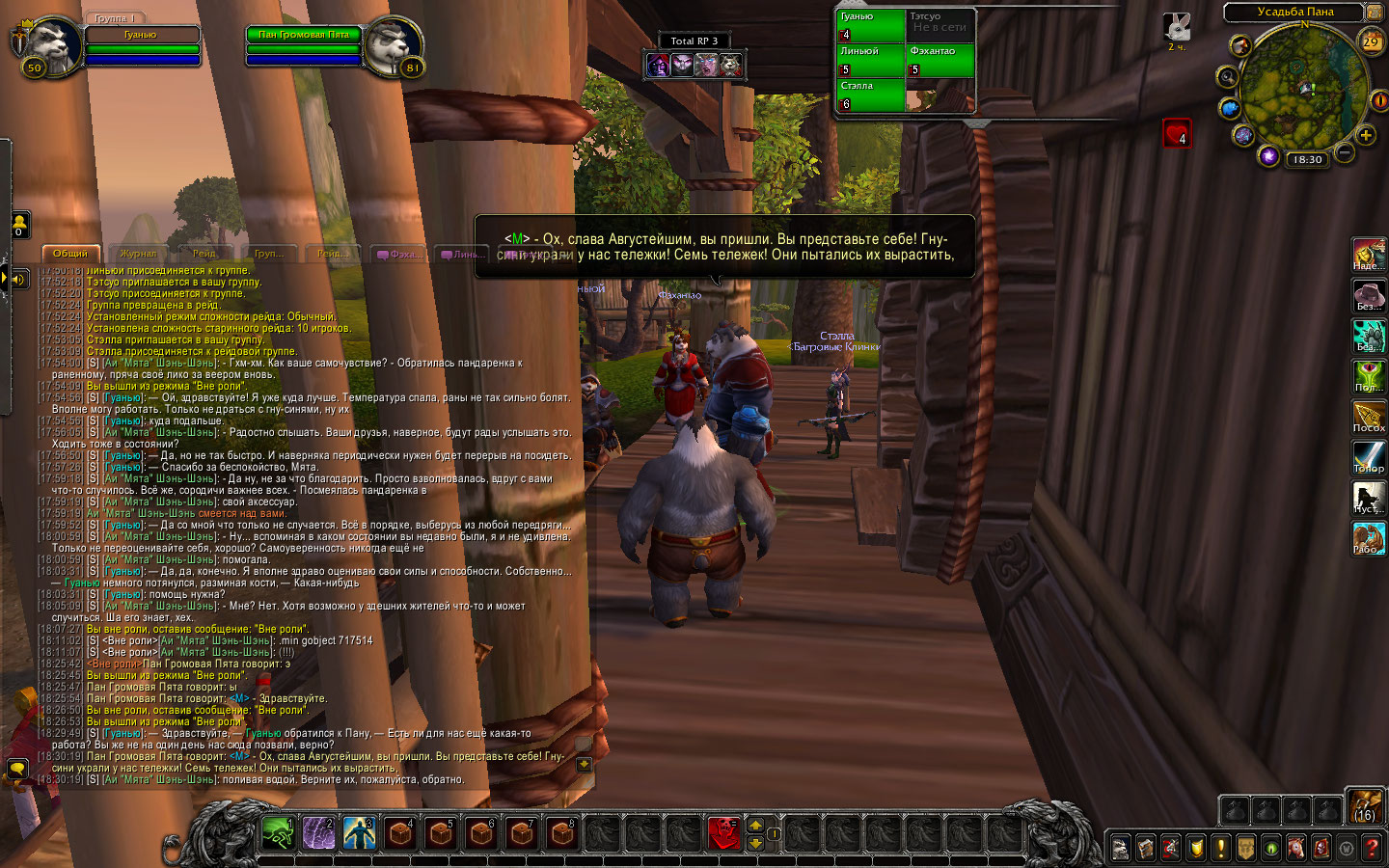This screenshot has height=868, width=1389.
Task: Open the character info panel
Action: (1121, 848)
